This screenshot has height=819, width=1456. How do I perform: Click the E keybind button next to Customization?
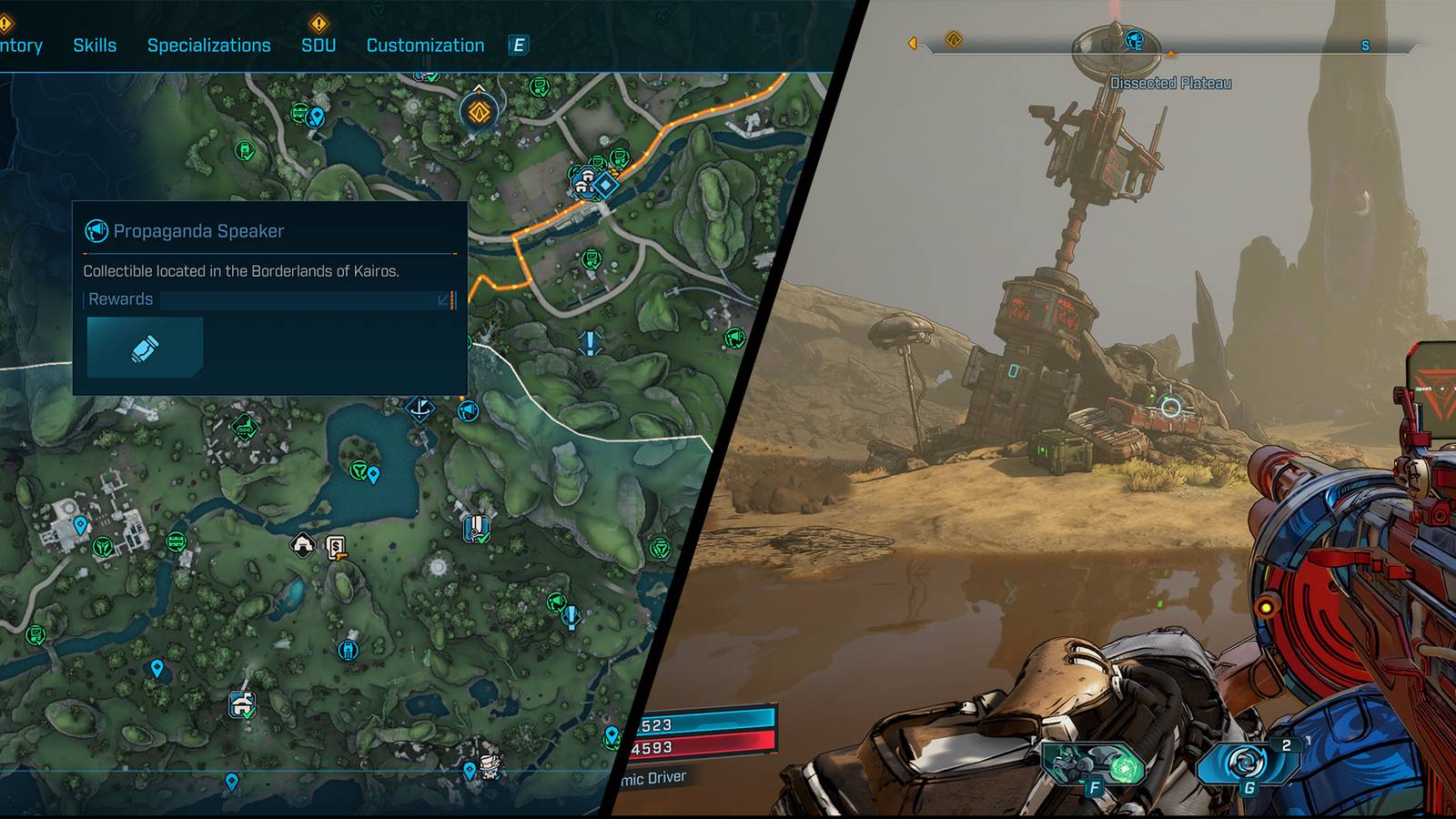pyautogui.click(x=519, y=45)
